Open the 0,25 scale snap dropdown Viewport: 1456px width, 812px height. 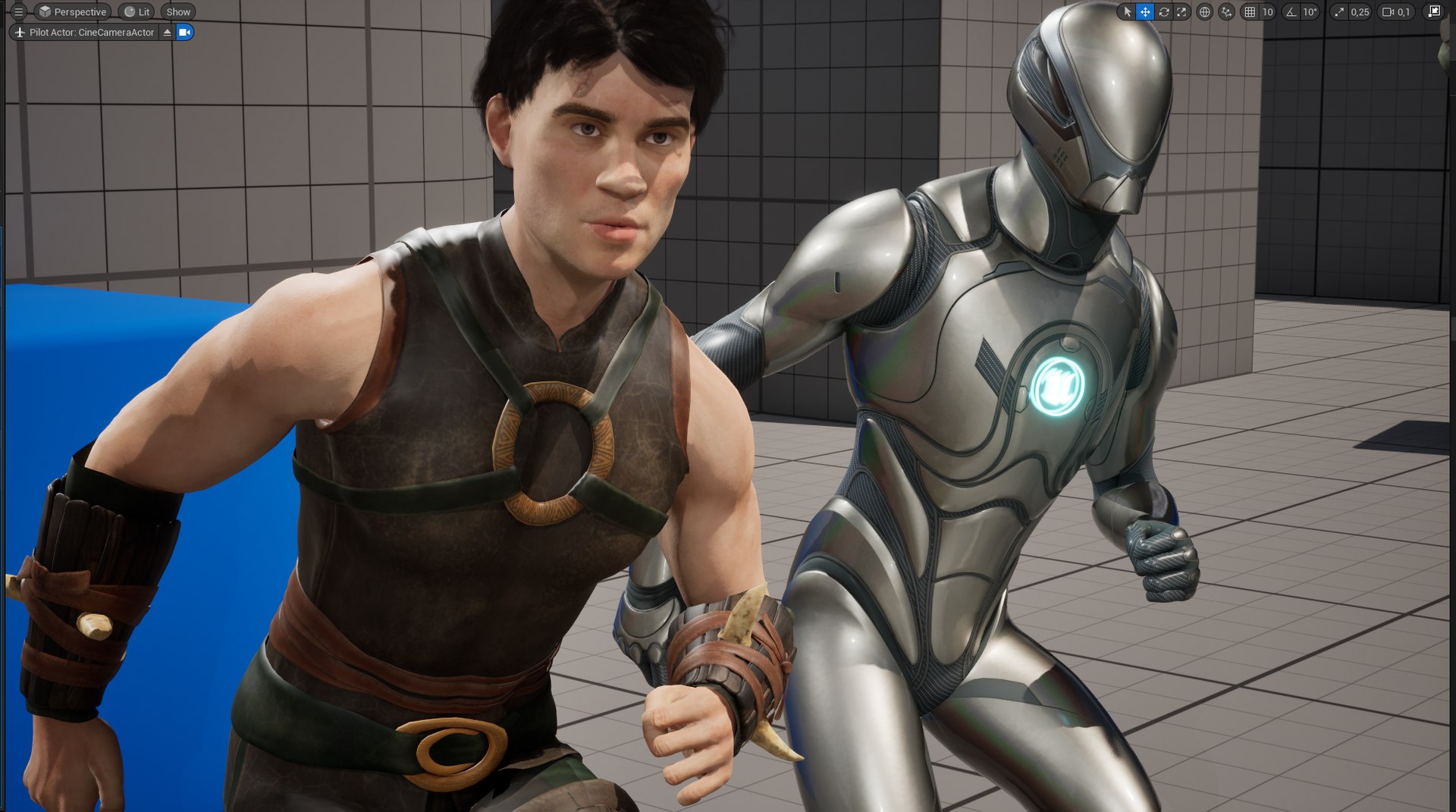tap(1360, 12)
